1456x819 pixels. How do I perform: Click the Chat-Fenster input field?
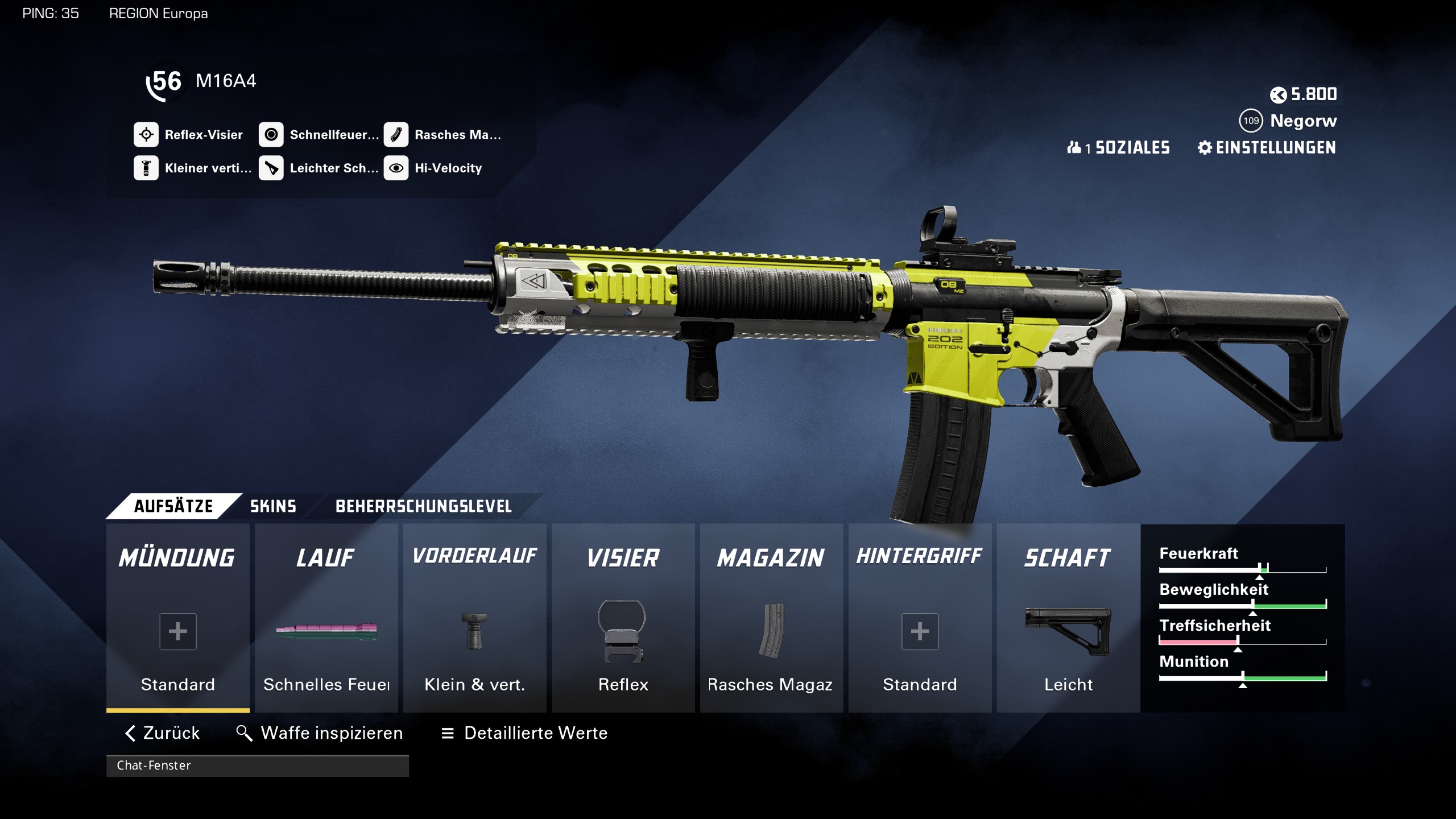(x=256, y=766)
